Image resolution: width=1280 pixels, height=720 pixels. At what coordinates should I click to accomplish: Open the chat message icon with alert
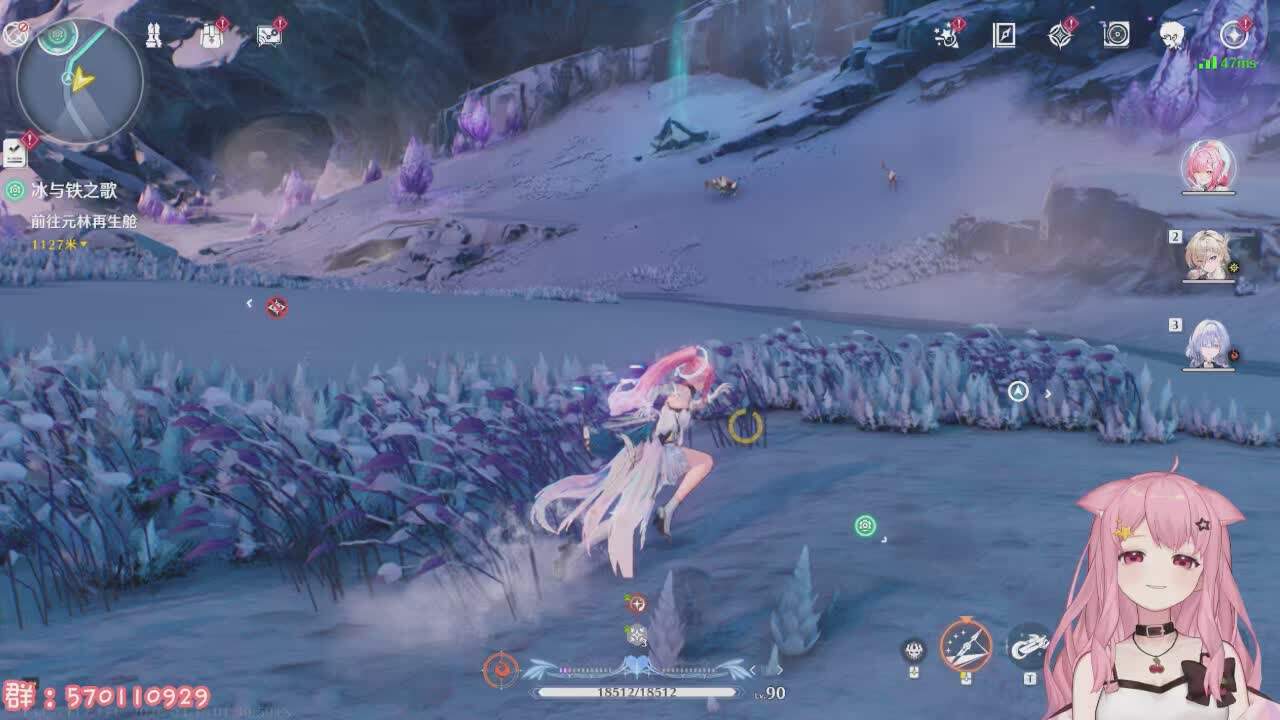[268, 36]
